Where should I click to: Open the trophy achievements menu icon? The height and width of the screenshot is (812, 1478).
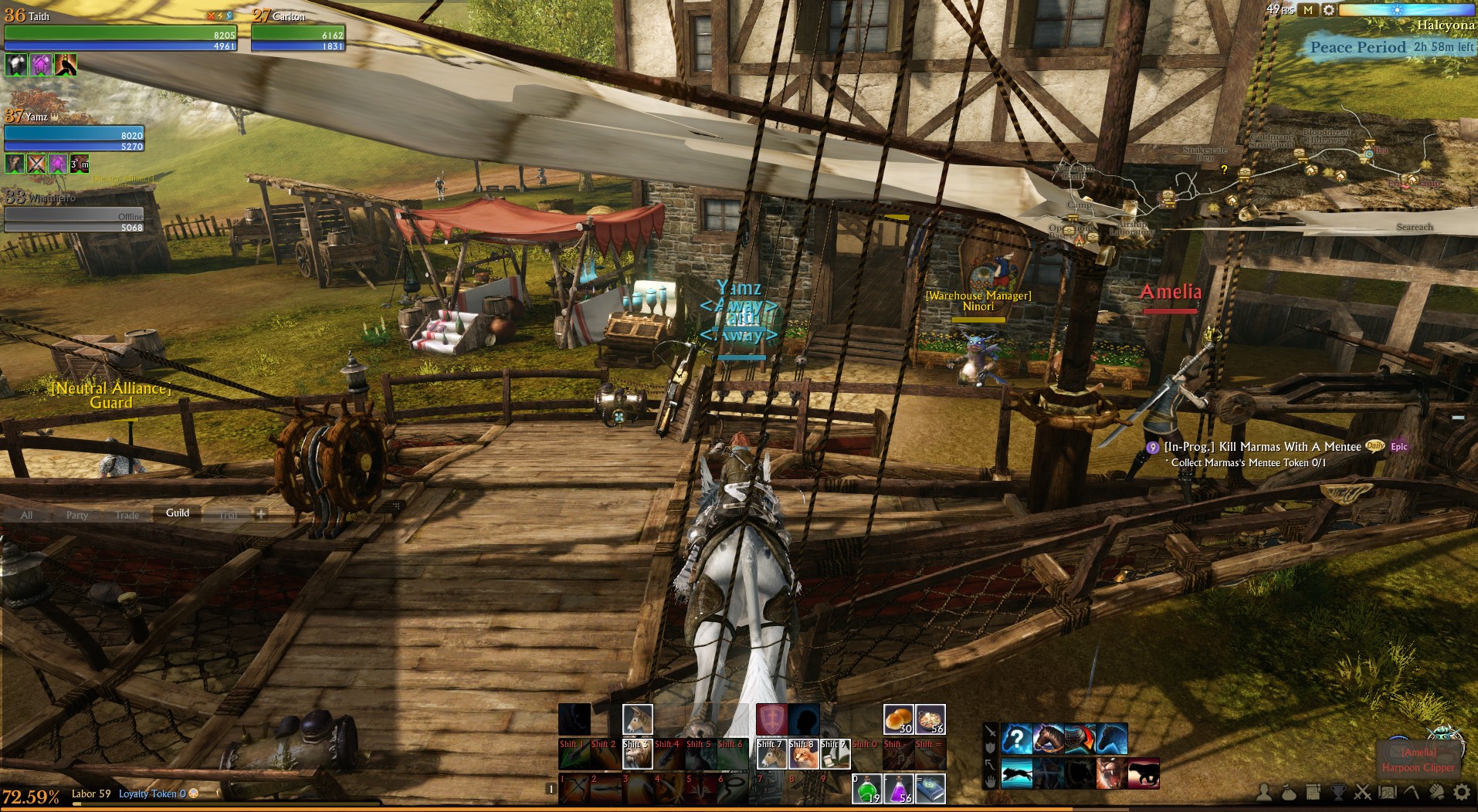1338,792
